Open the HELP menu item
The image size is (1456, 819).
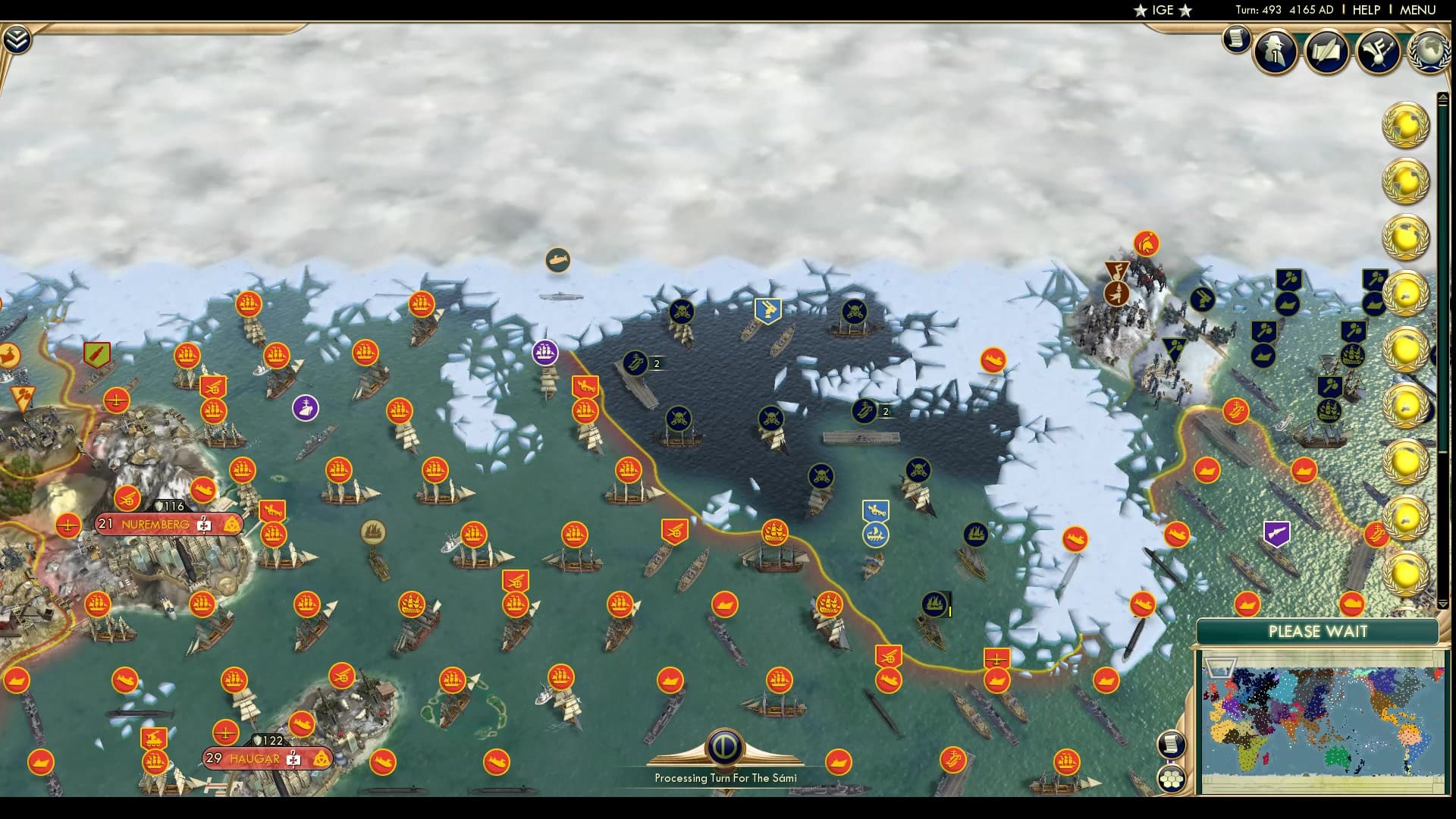(x=1365, y=10)
